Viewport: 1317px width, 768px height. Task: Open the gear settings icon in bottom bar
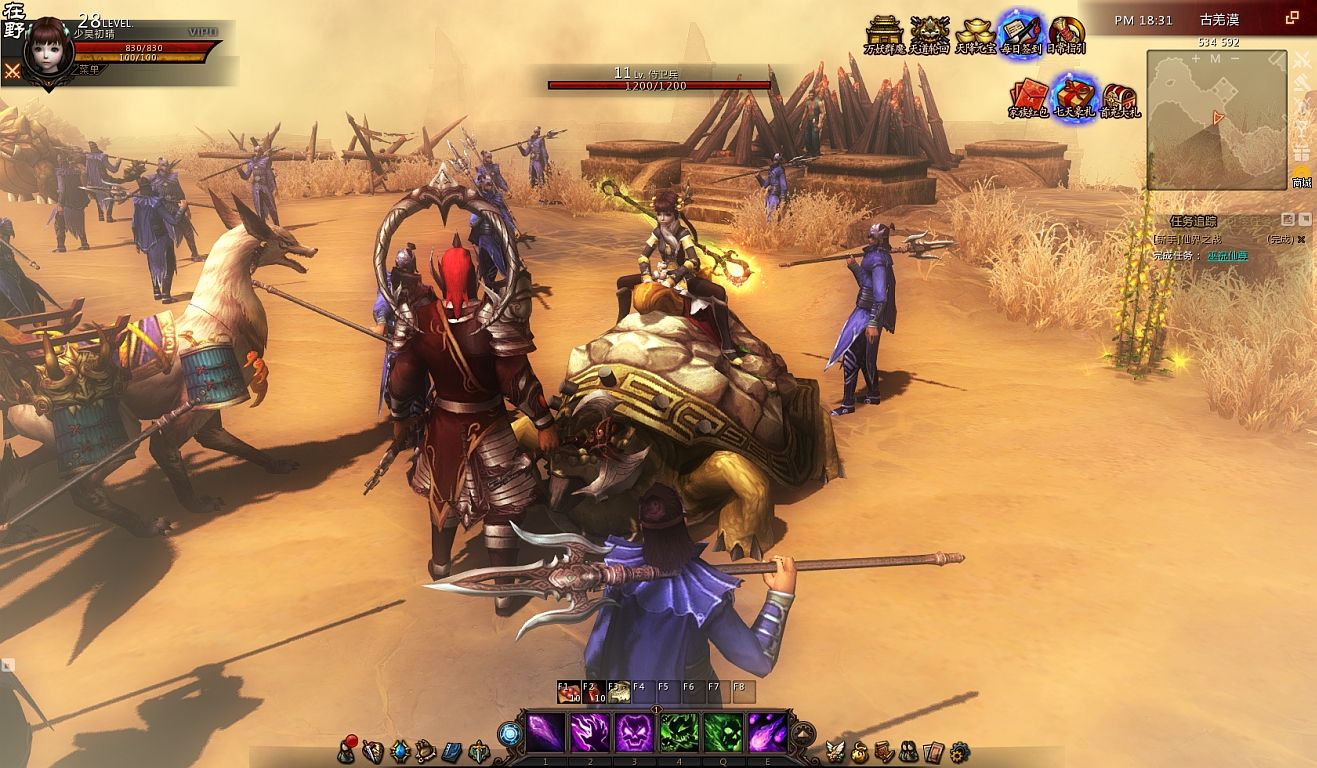pyautogui.click(x=959, y=750)
